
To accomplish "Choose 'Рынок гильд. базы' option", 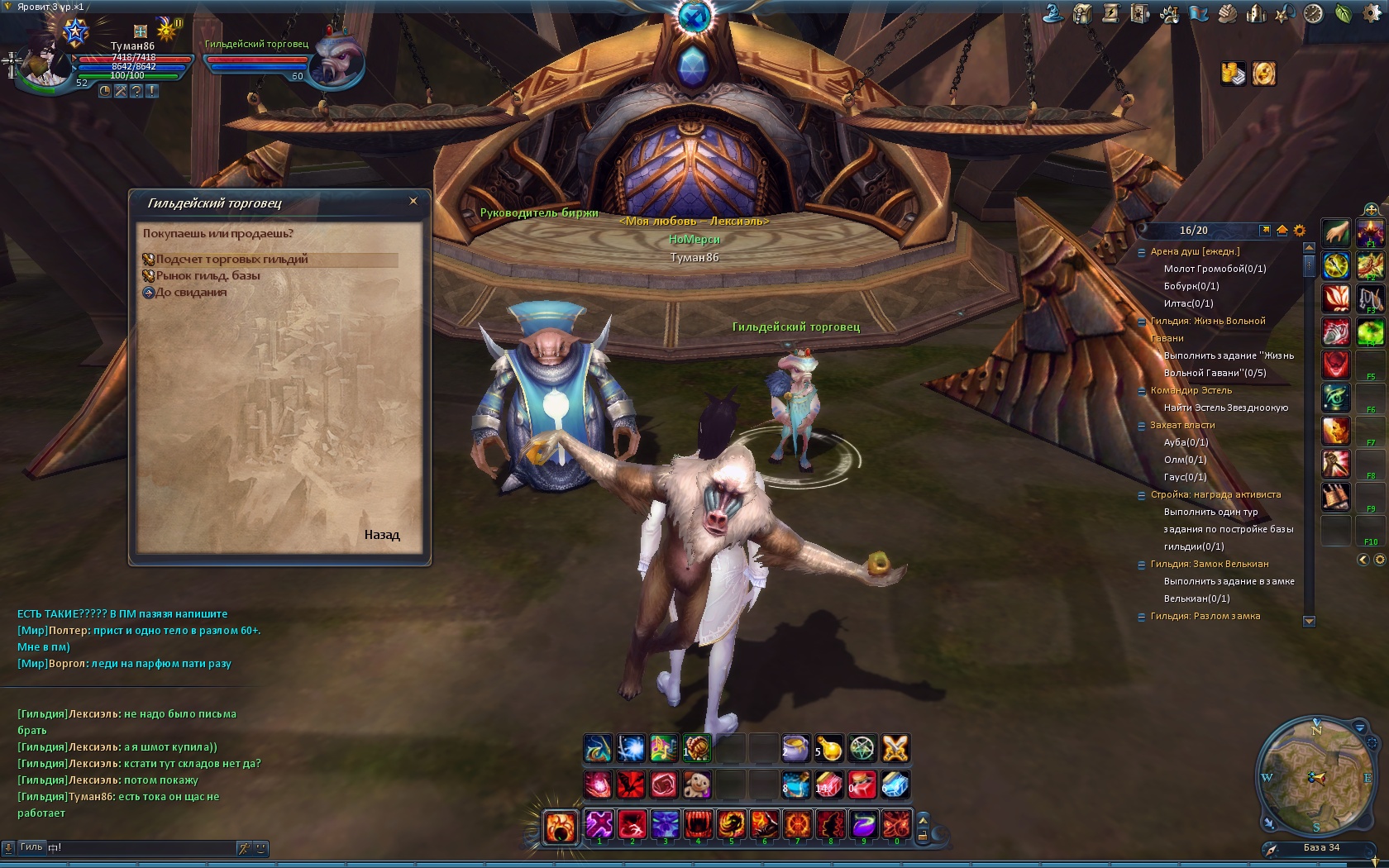I will (208, 276).
